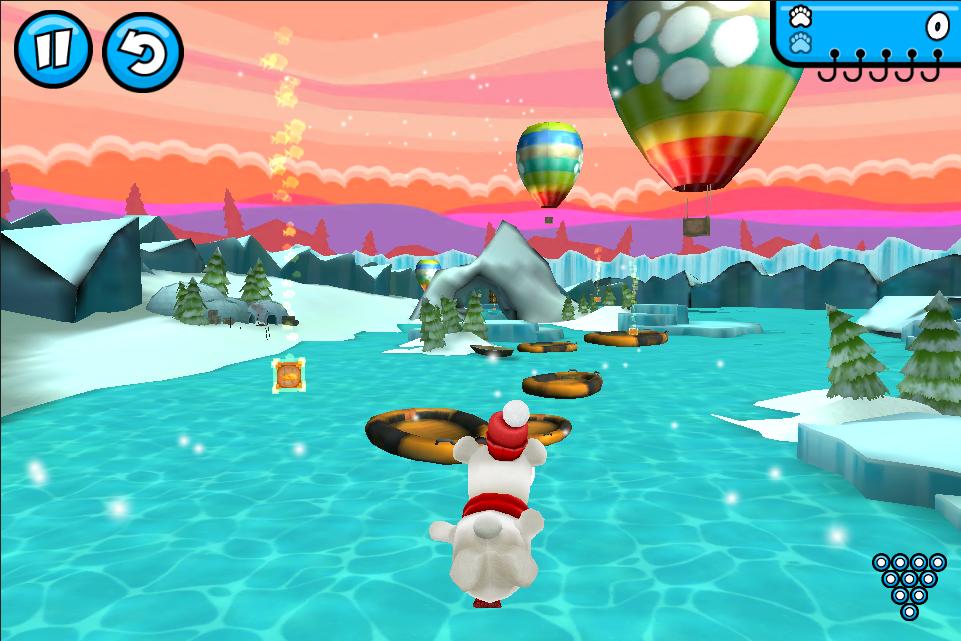Restart the level with the circular arrow button
This screenshot has width=961, height=641.
(x=142, y=52)
